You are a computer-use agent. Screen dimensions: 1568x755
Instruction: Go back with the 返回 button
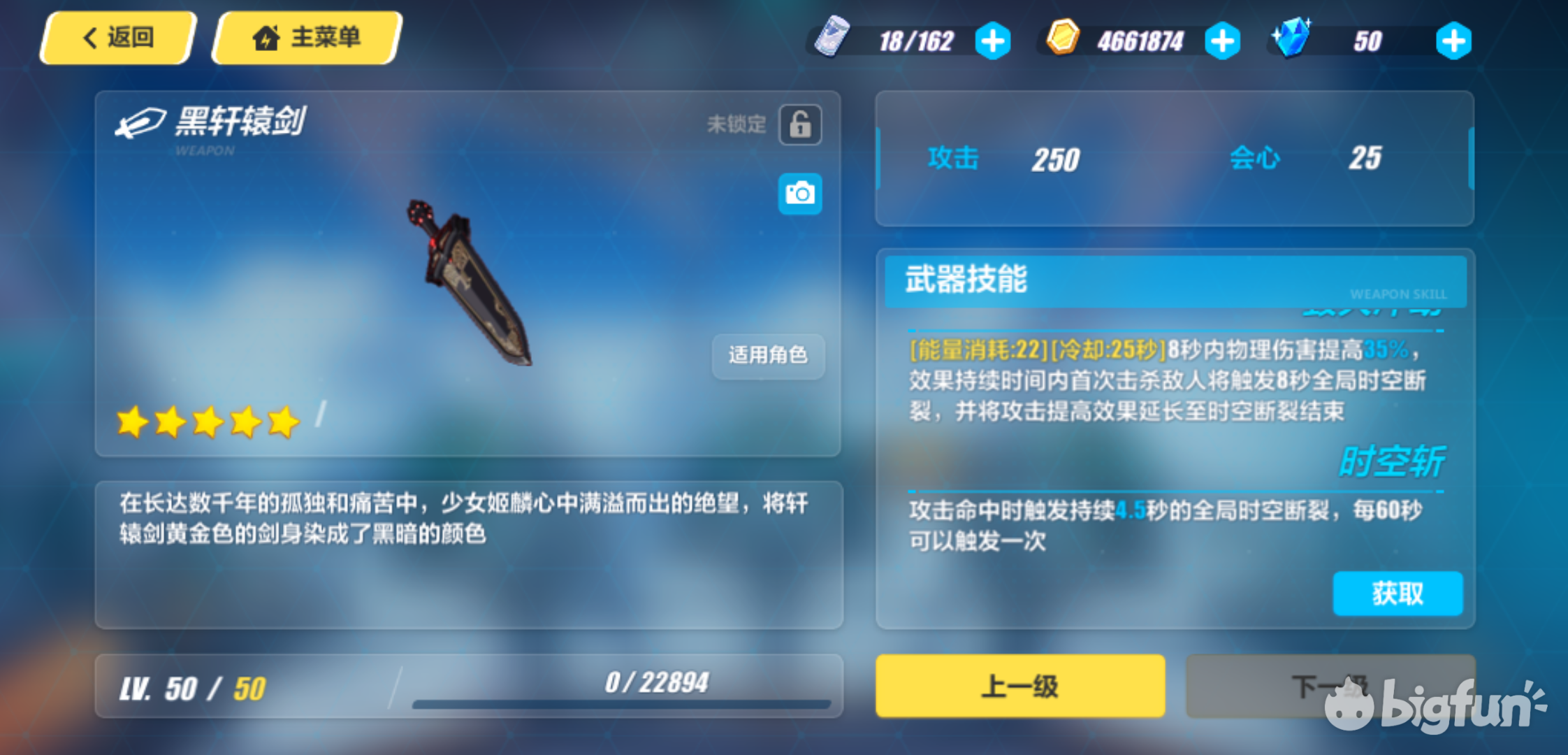(117, 38)
